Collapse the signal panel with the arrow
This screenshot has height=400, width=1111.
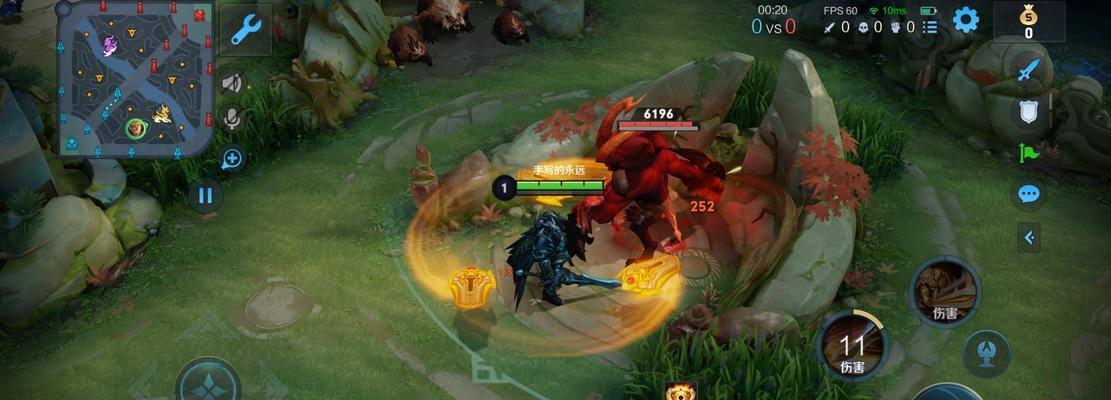pos(1029,237)
